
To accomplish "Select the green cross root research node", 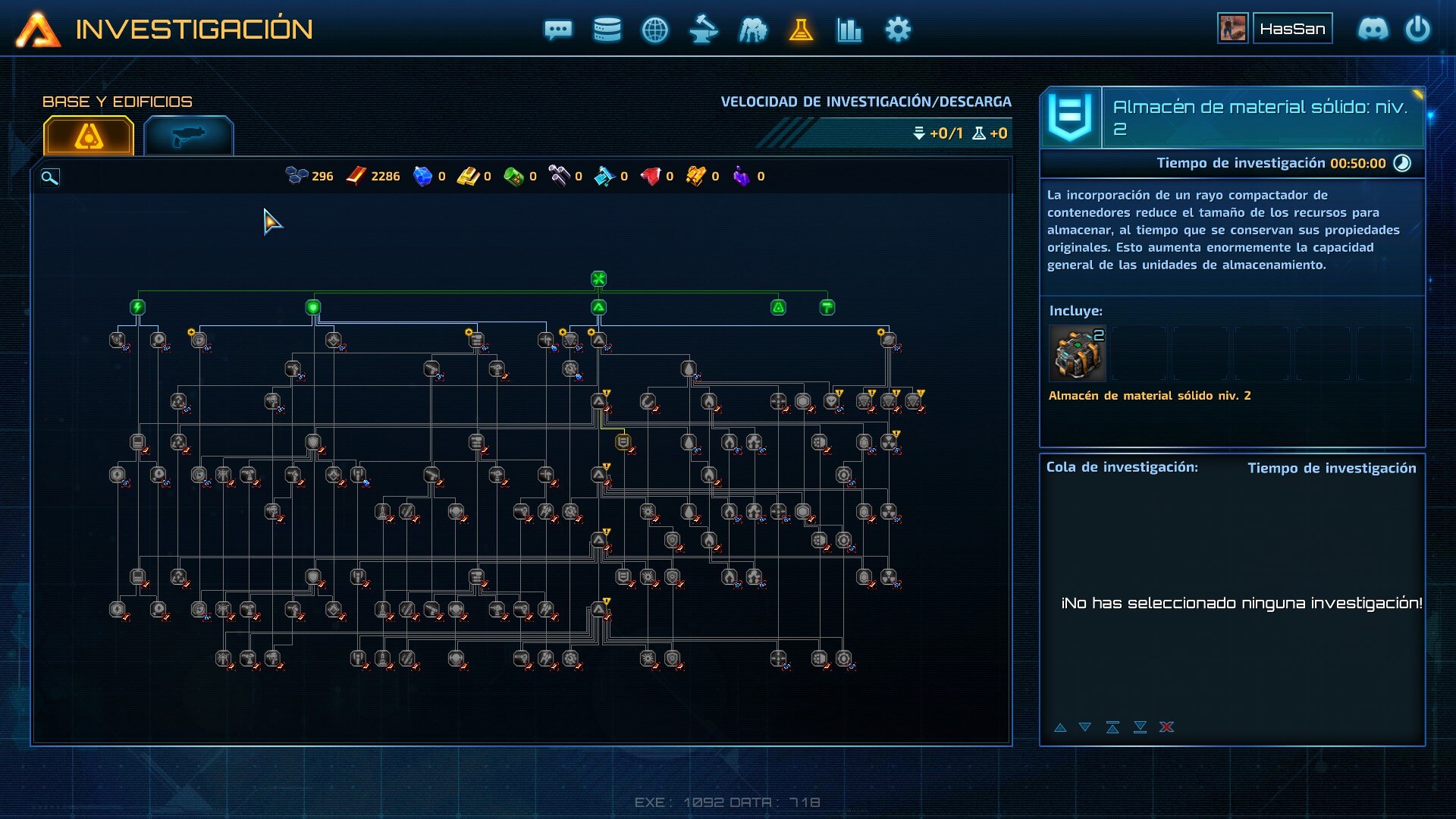I will (598, 279).
